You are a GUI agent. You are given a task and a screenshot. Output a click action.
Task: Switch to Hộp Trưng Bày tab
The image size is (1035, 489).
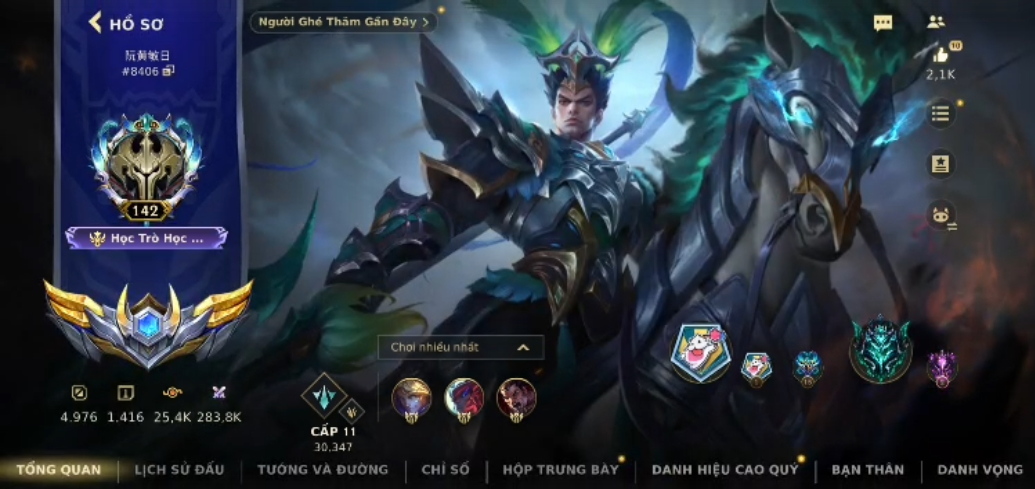(x=560, y=469)
